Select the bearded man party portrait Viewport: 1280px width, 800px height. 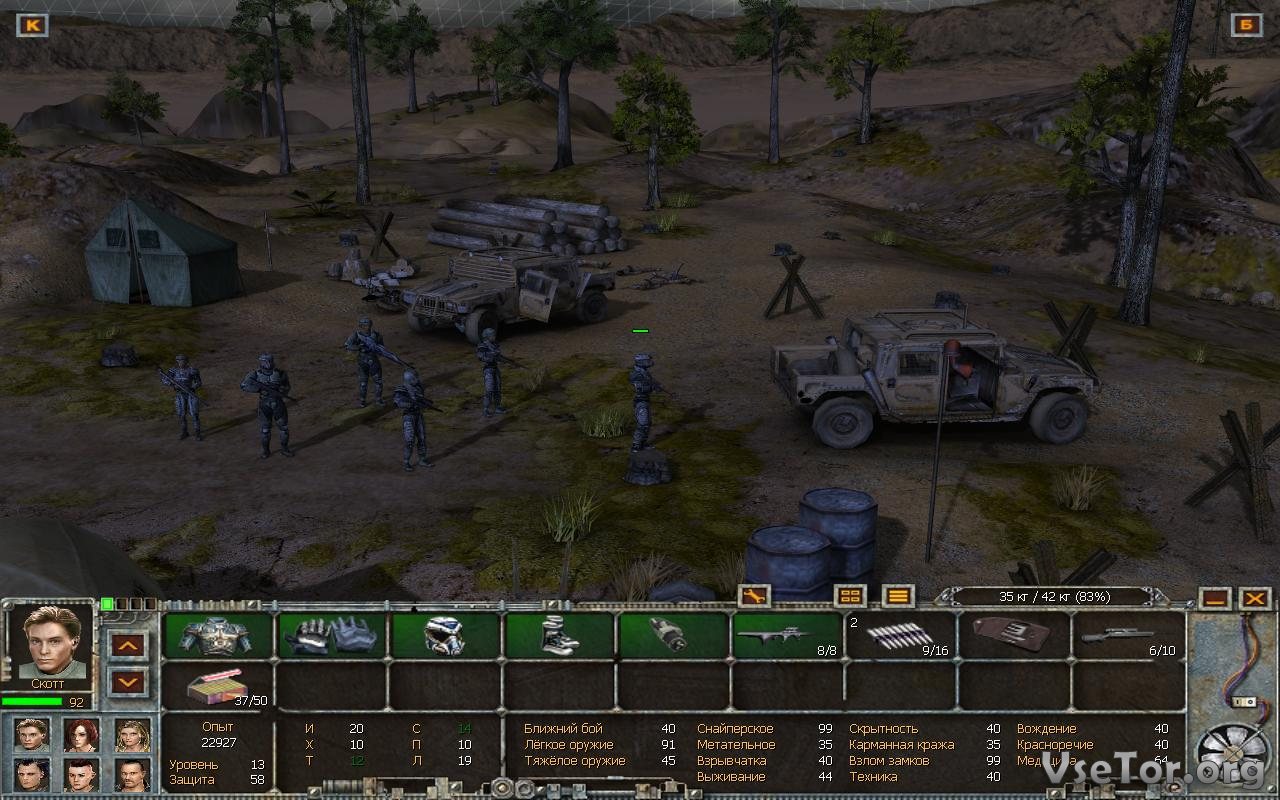(x=132, y=774)
